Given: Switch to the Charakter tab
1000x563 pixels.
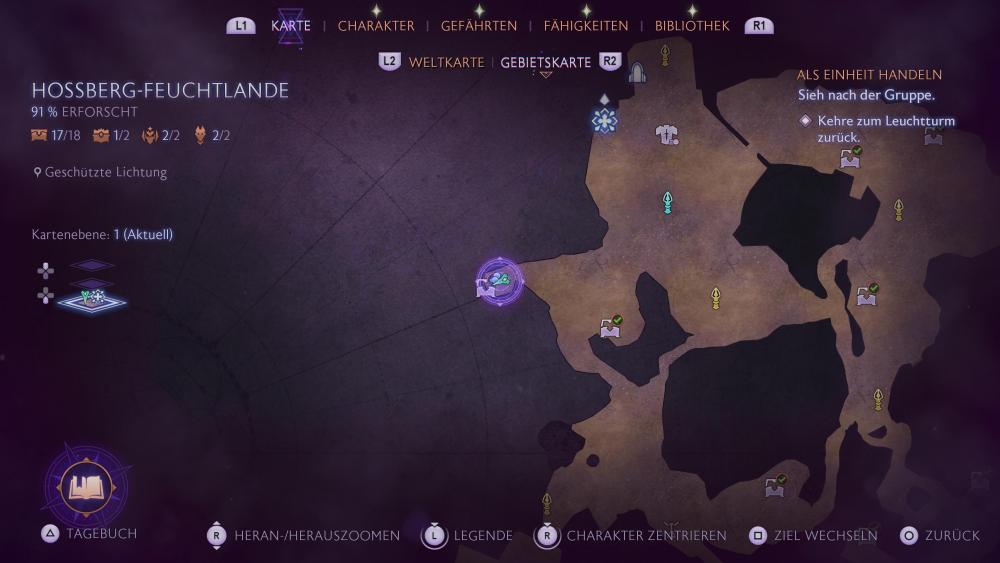Looking at the screenshot, I should point(376,26).
